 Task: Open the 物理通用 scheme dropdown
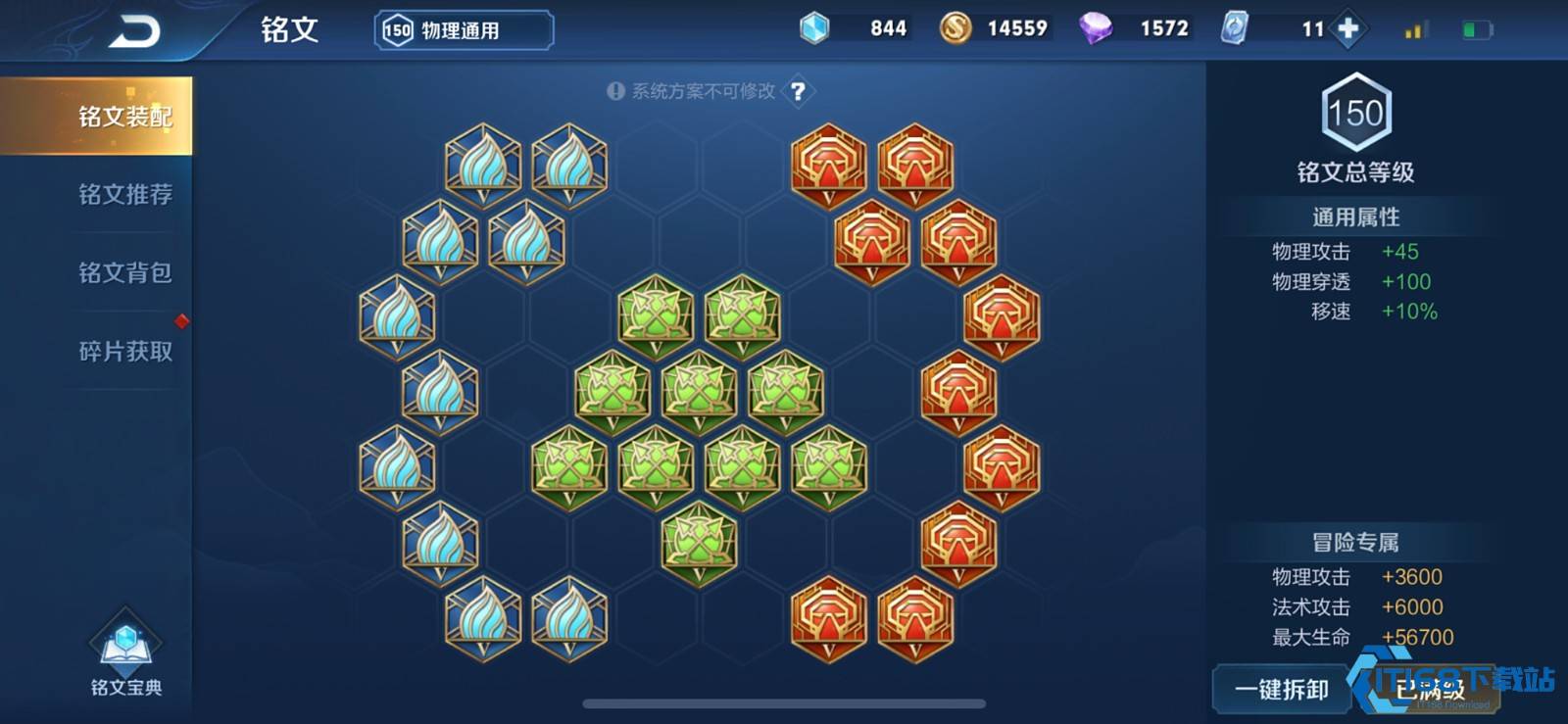coord(461,29)
